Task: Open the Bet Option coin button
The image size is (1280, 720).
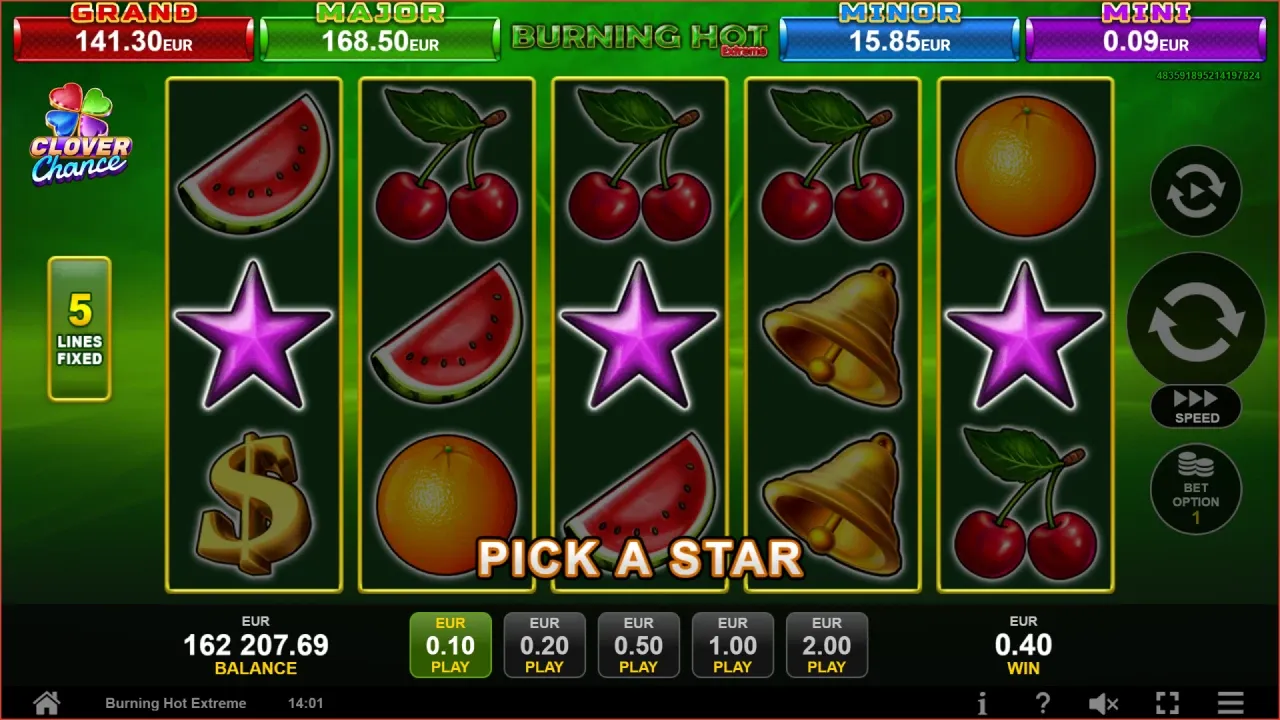Action: 1196,489
